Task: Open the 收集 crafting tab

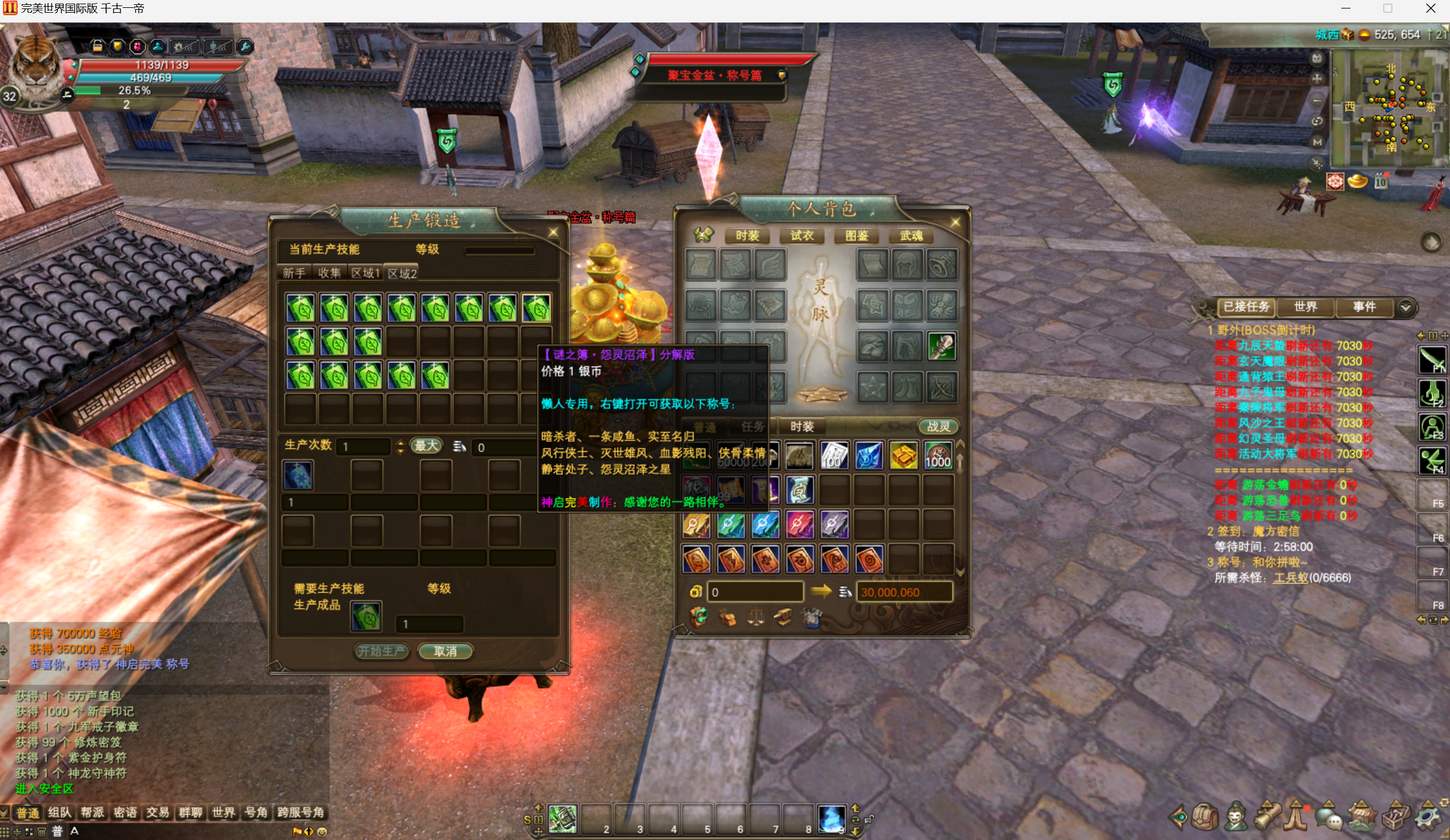Action: tap(329, 273)
